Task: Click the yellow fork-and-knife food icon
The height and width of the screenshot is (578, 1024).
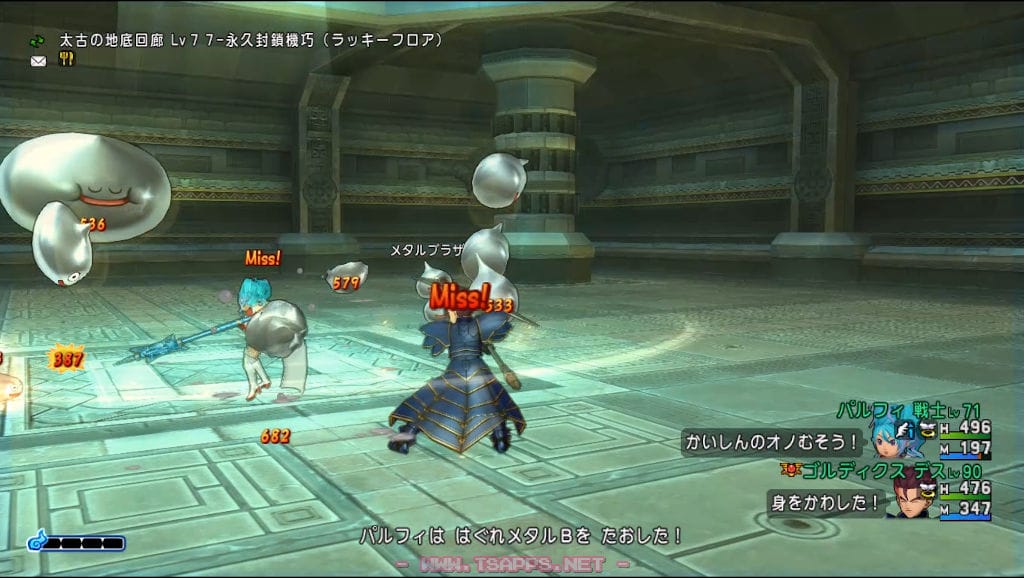Action: [x=67, y=59]
